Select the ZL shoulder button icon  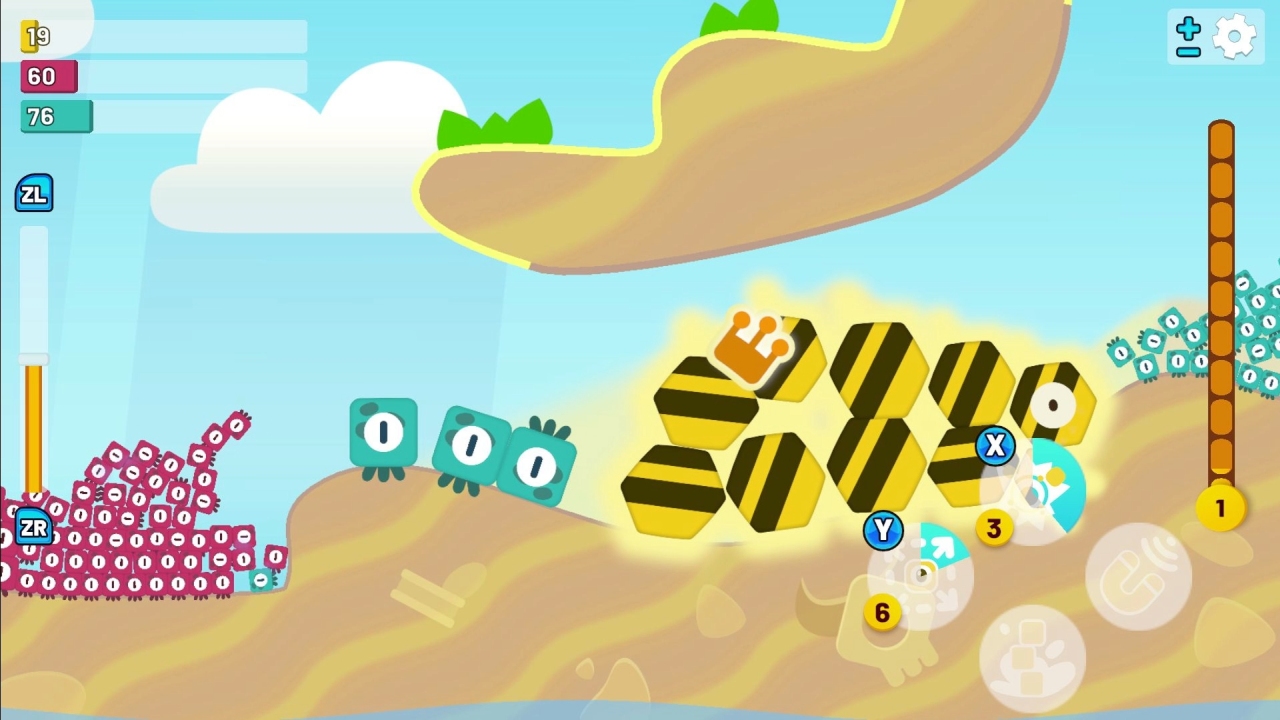pyautogui.click(x=34, y=193)
